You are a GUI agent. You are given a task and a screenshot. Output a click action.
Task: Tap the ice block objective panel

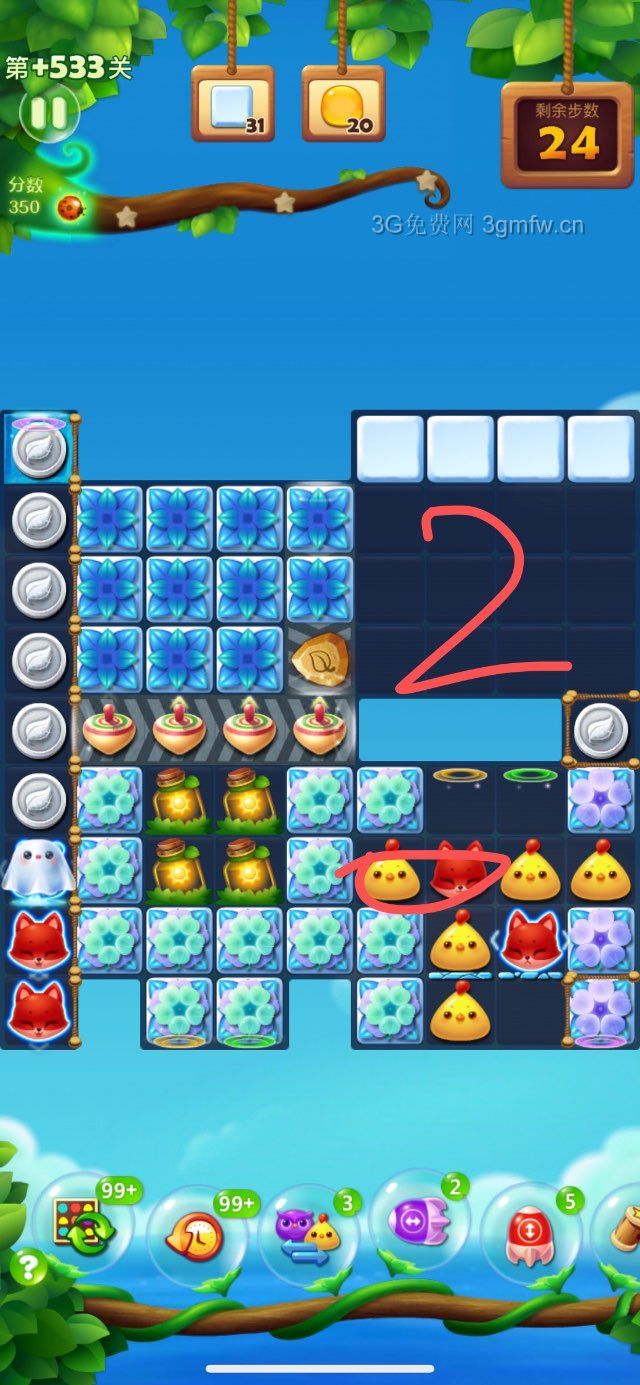click(x=232, y=104)
